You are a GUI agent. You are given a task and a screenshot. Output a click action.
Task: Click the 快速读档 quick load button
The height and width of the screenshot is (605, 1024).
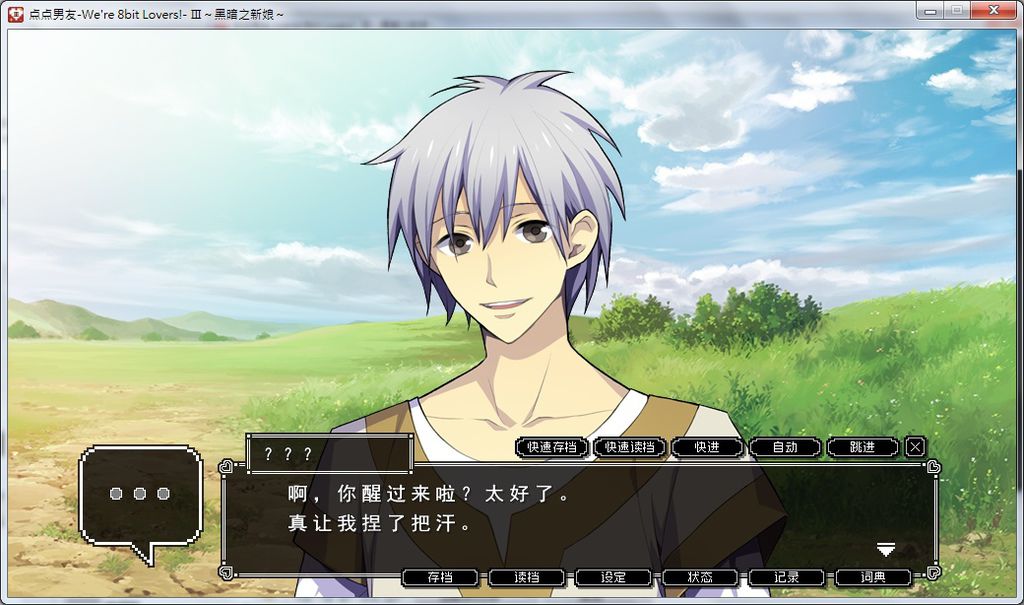(629, 447)
